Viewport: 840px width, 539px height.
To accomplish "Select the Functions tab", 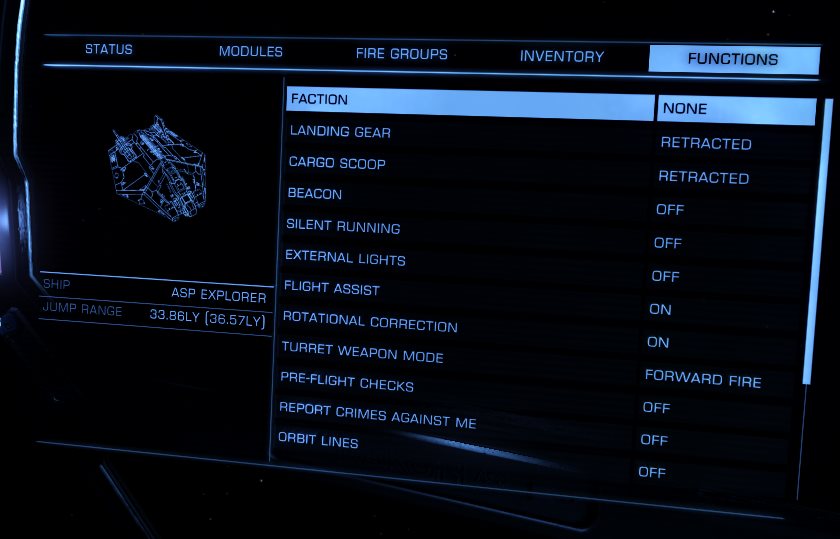I will tap(732, 59).
